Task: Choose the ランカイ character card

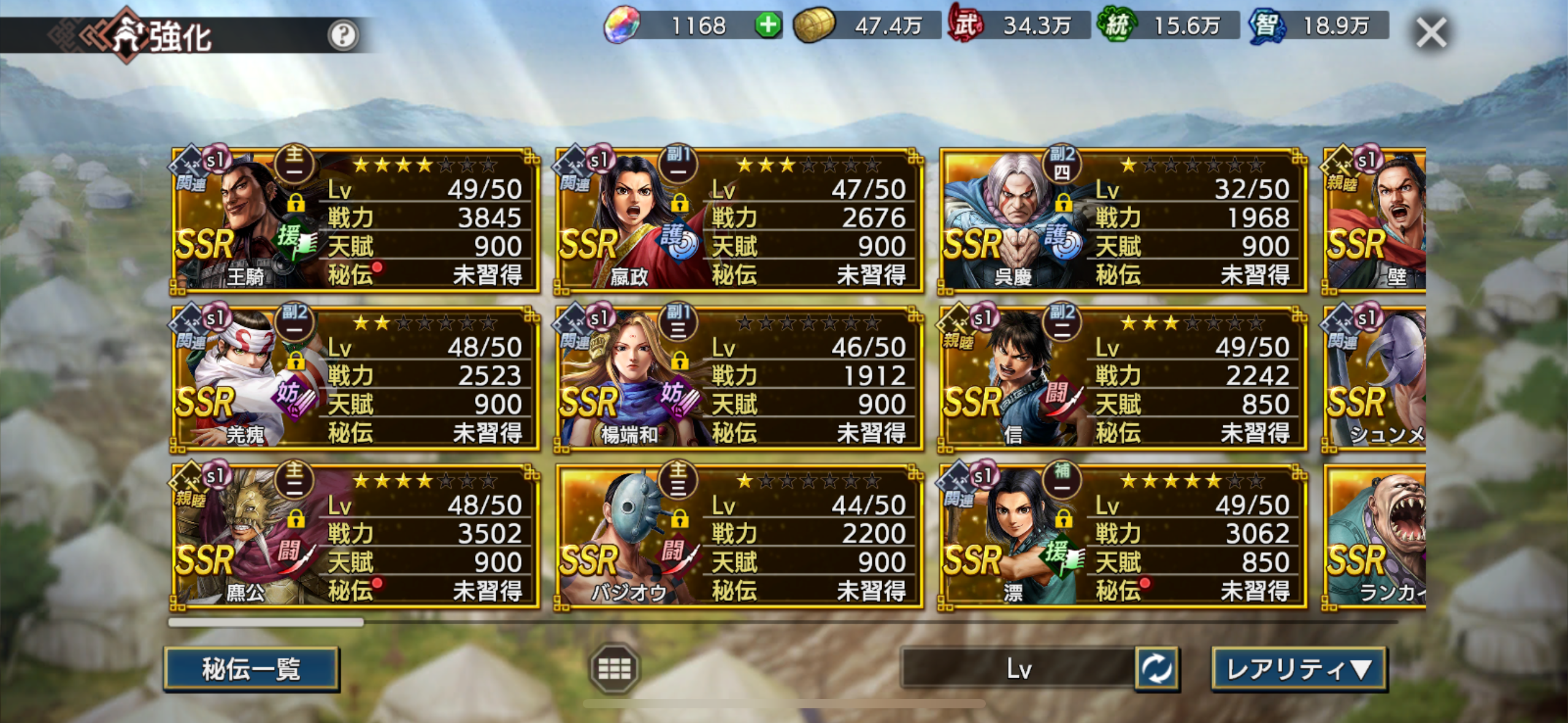Action: 1374,537
